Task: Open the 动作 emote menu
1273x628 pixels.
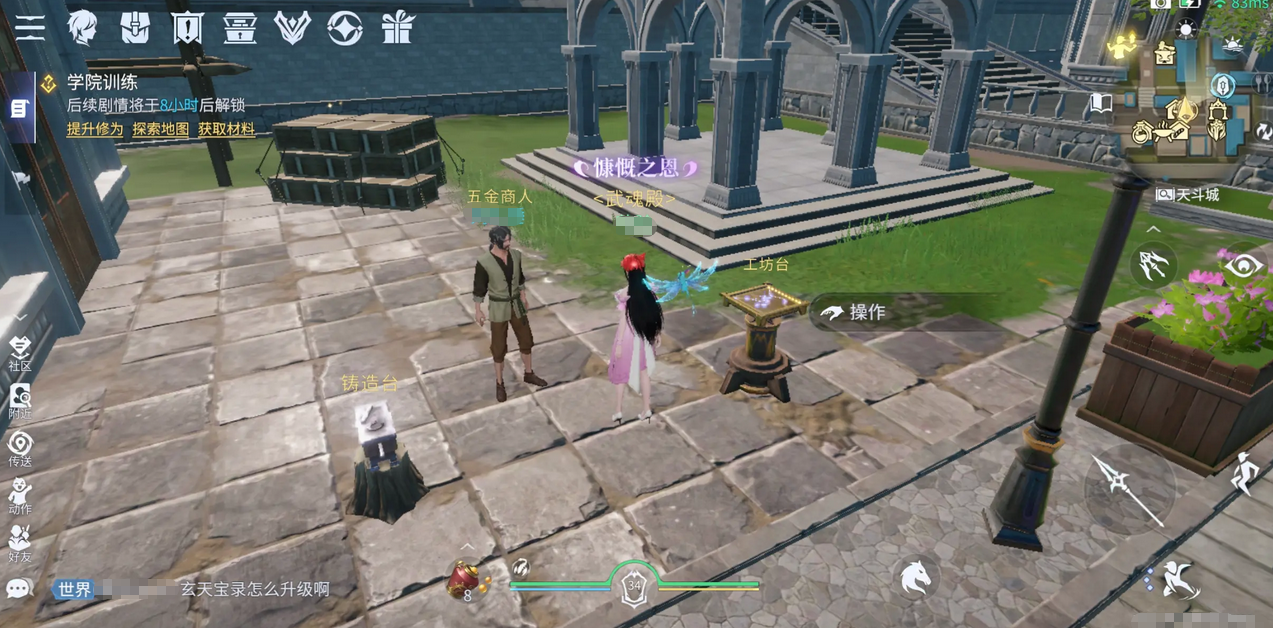Action: [20, 496]
